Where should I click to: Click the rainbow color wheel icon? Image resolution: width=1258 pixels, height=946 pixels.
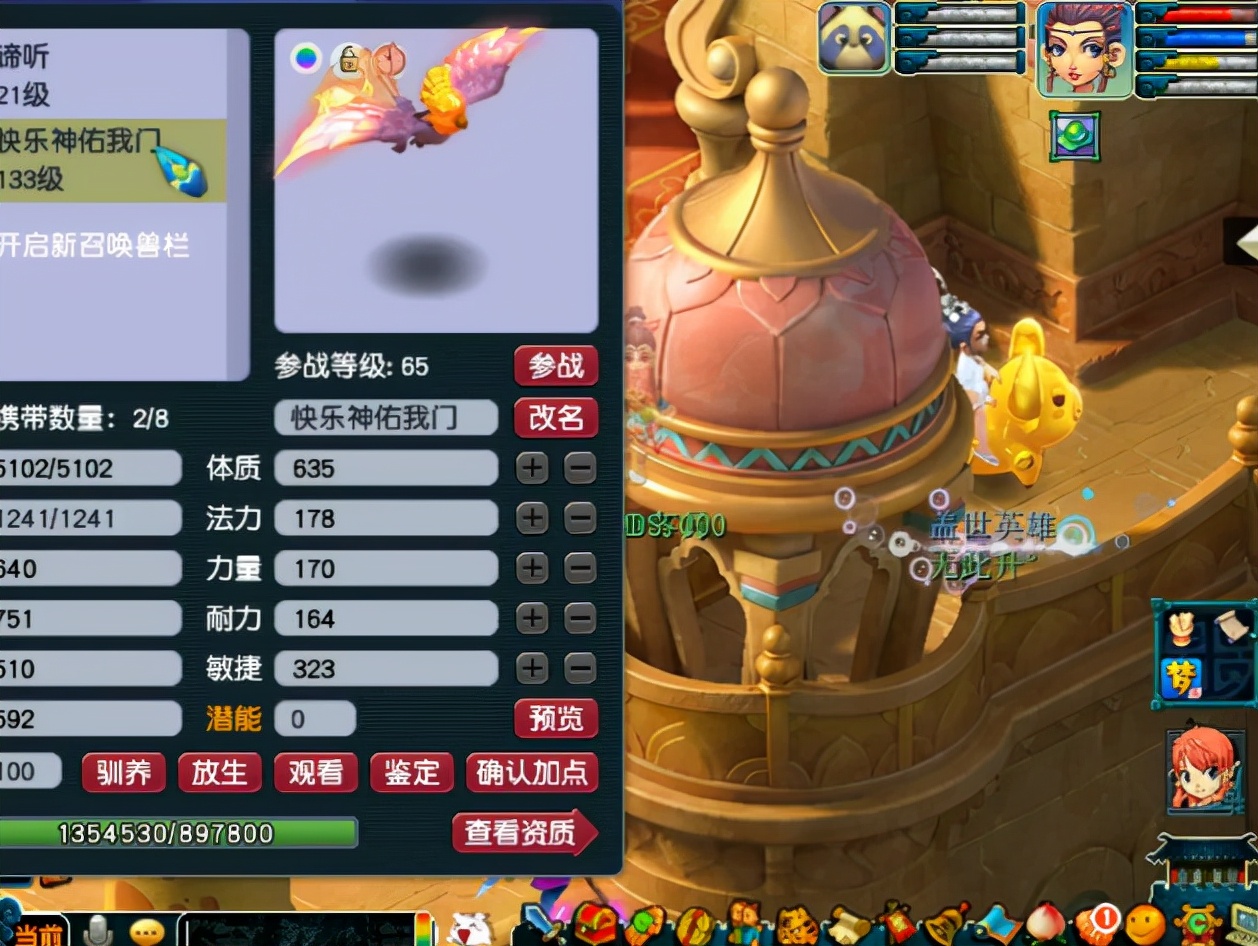pyautogui.click(x=306, y=58)
